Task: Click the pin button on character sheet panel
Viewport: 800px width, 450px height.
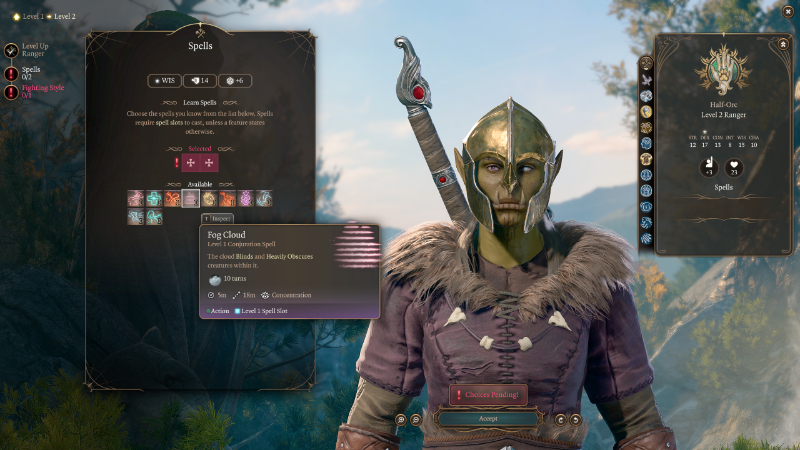Action: [x=781, y=44]
